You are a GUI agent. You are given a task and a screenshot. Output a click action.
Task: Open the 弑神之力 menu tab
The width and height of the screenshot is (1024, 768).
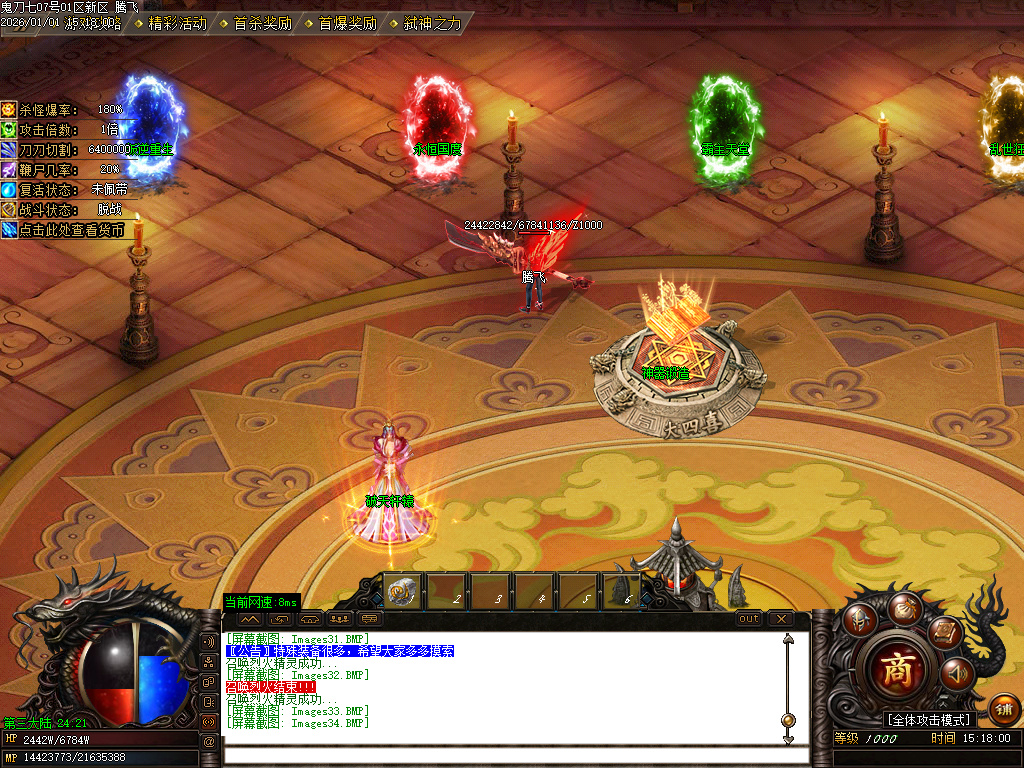coord(432,23)
